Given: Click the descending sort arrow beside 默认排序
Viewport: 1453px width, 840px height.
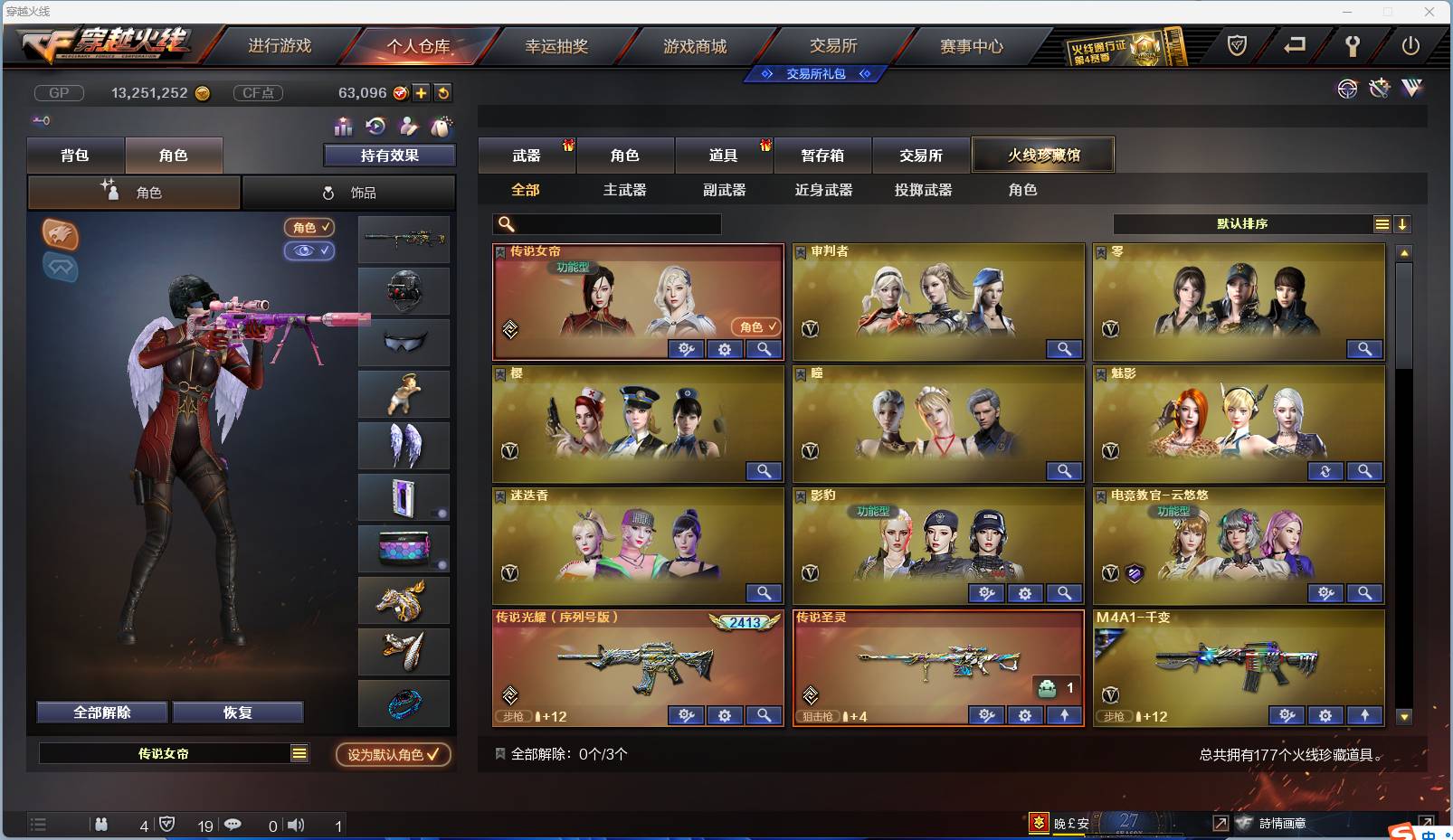Looking at the screenshot, I should (x=1403, y=223).
